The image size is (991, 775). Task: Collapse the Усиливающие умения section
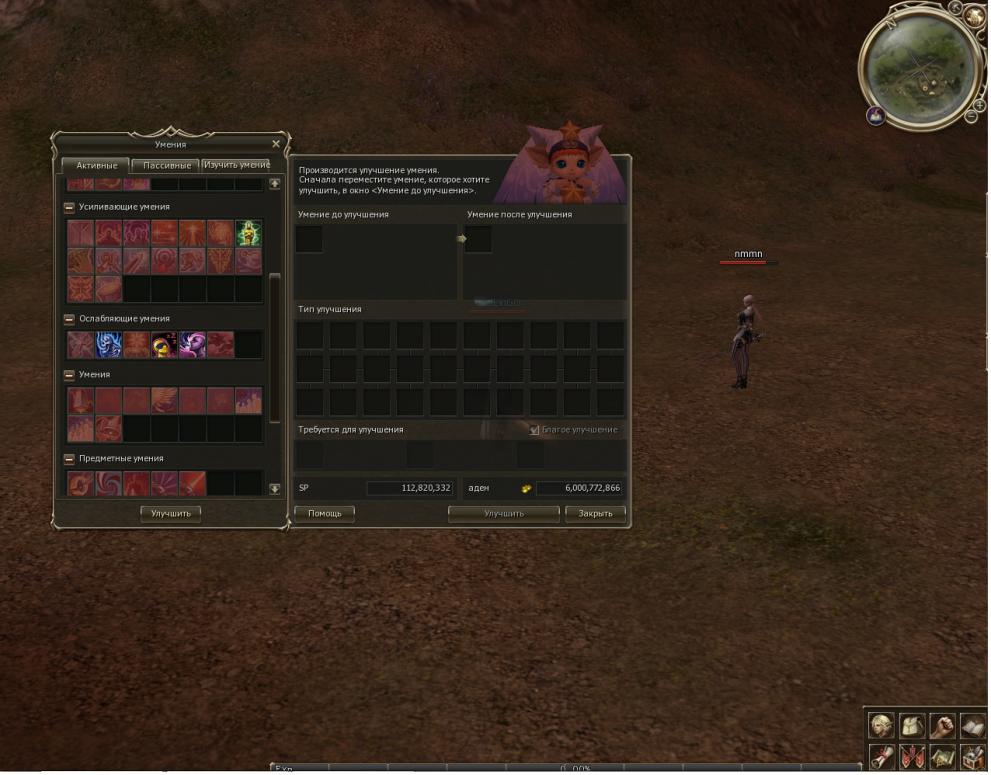click(x=69, y=207)
